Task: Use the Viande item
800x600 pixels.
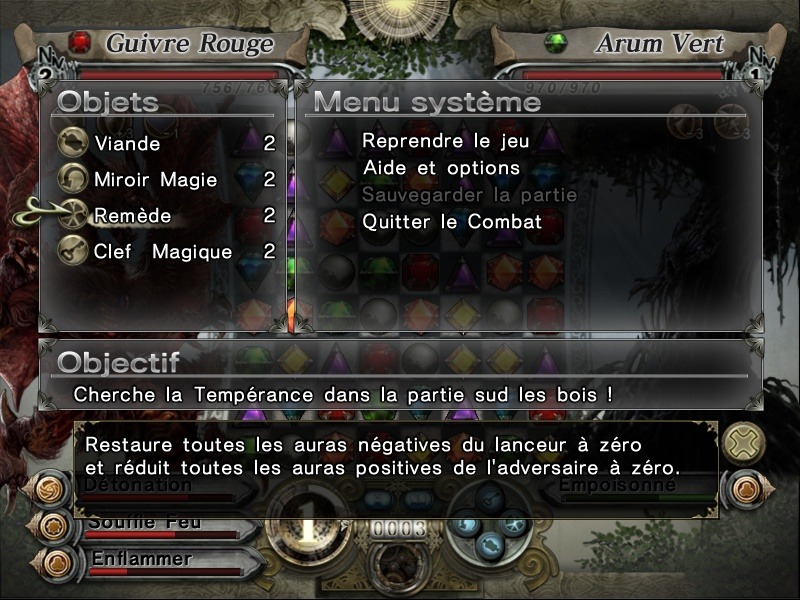Action: (x=127, y=144)
